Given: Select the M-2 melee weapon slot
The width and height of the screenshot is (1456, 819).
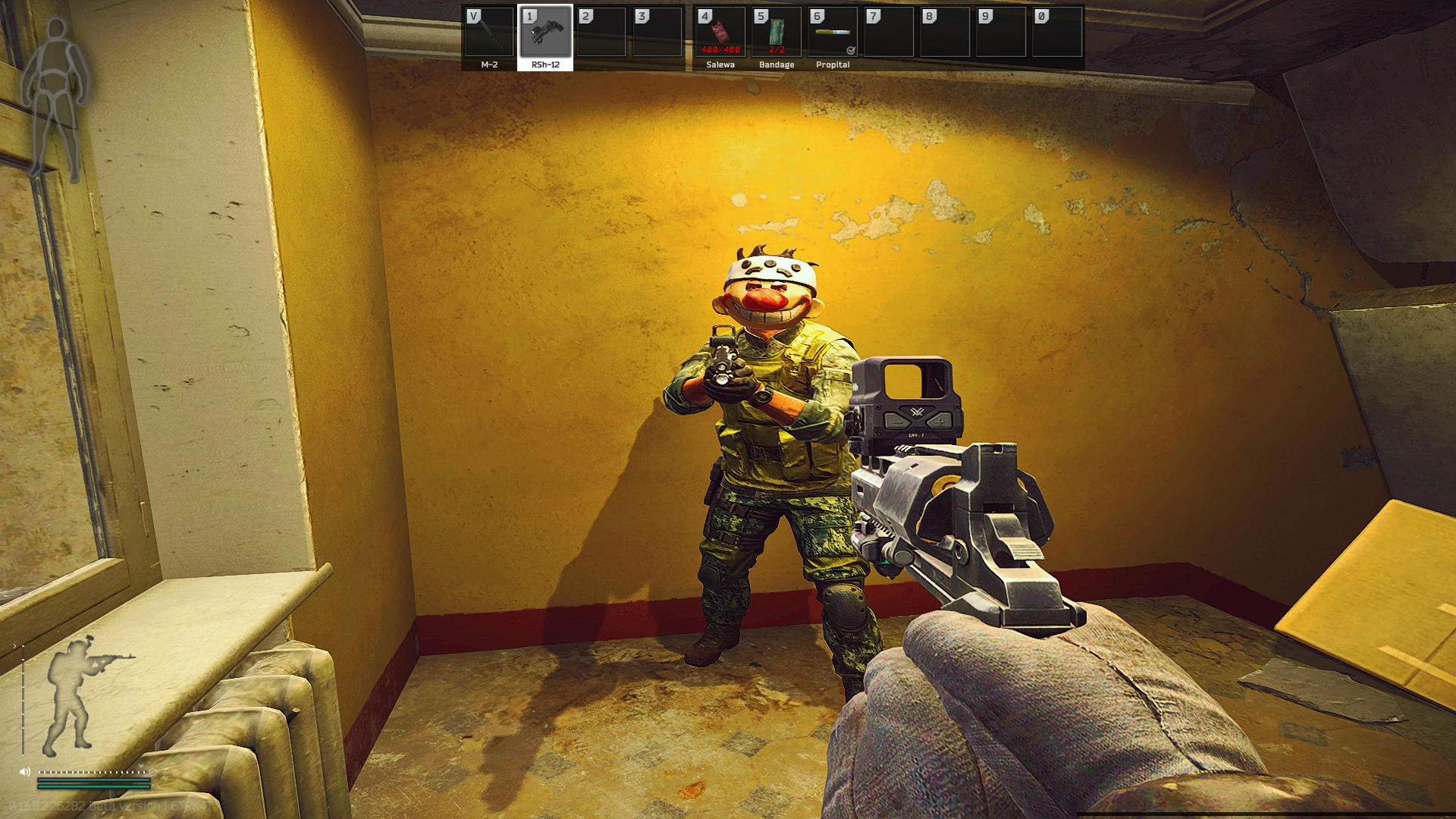Looking at the screenshot, I should point(489,36).
